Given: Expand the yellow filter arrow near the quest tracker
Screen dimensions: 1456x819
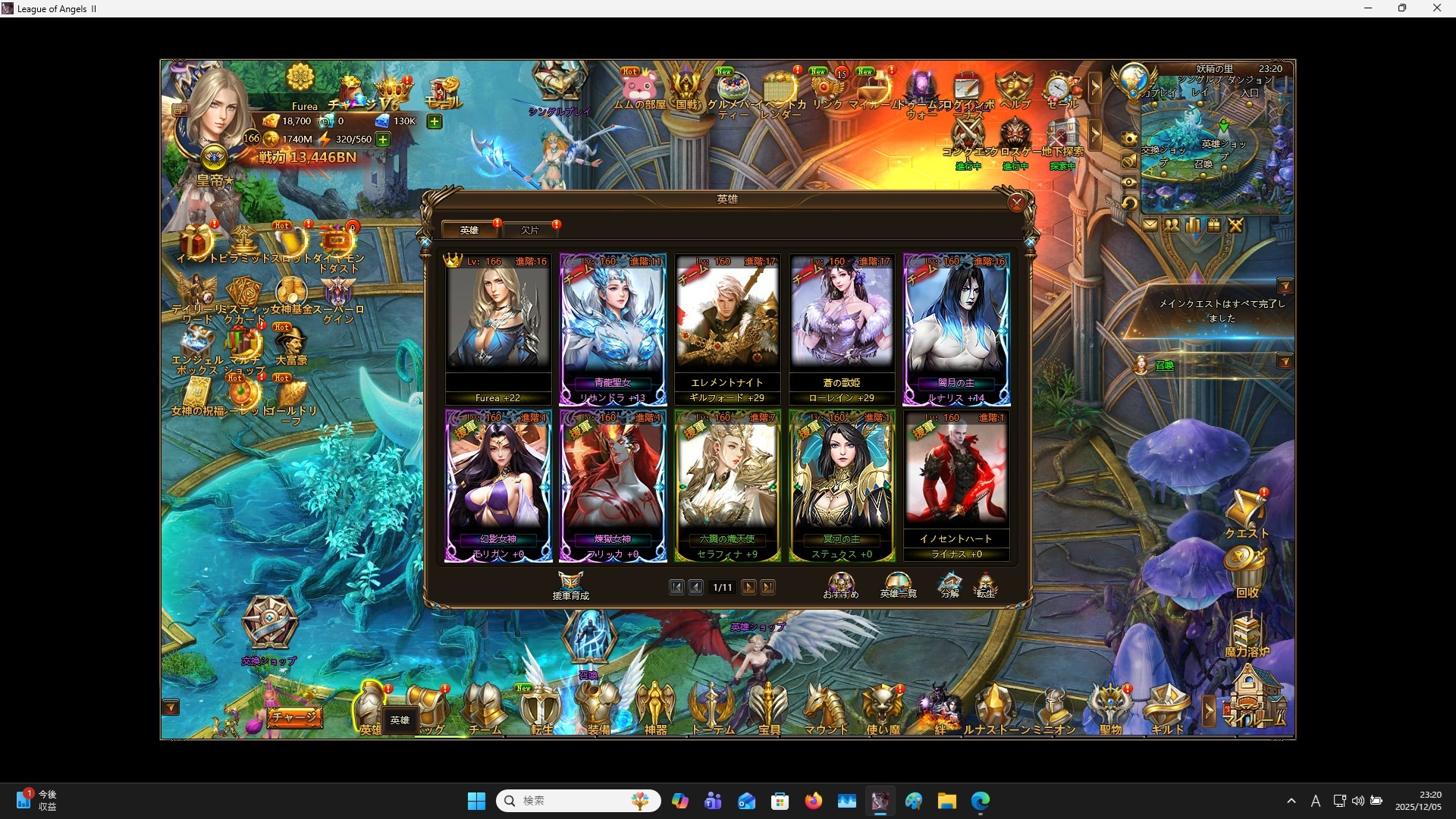Looking at the screenshot, I should tap(1287, 286).
